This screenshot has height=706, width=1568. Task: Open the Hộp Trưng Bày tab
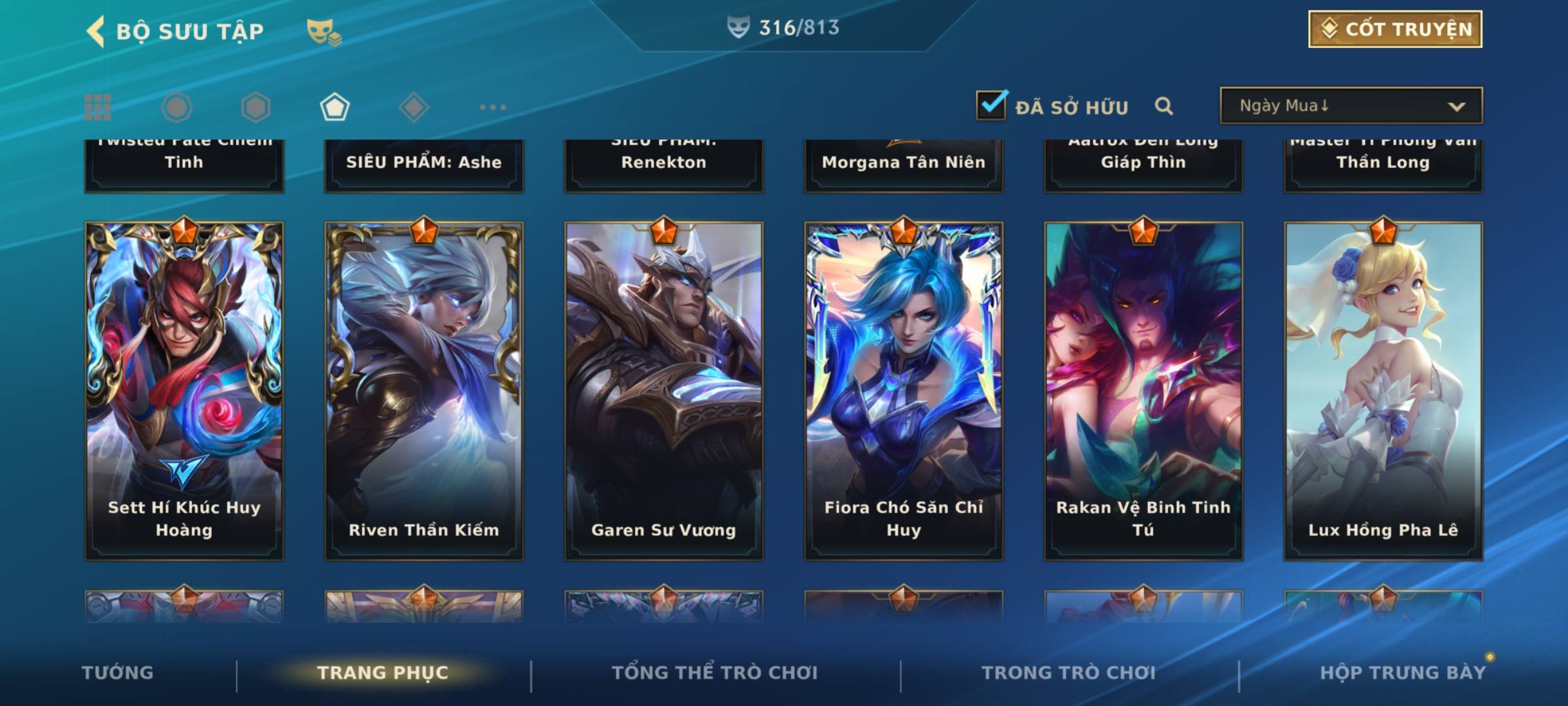pos(1403,673)
